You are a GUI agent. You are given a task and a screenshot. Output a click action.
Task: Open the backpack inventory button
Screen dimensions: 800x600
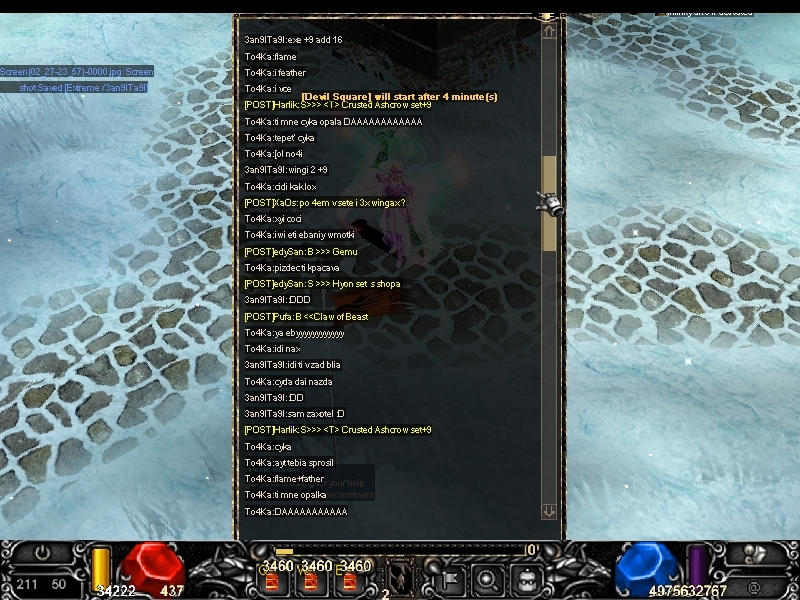[527, 578]
